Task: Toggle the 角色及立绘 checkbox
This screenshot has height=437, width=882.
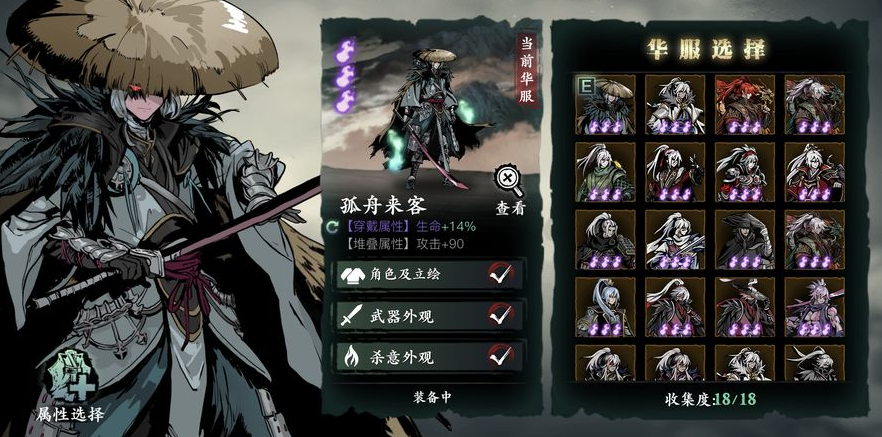Action: tap(500, 274)
